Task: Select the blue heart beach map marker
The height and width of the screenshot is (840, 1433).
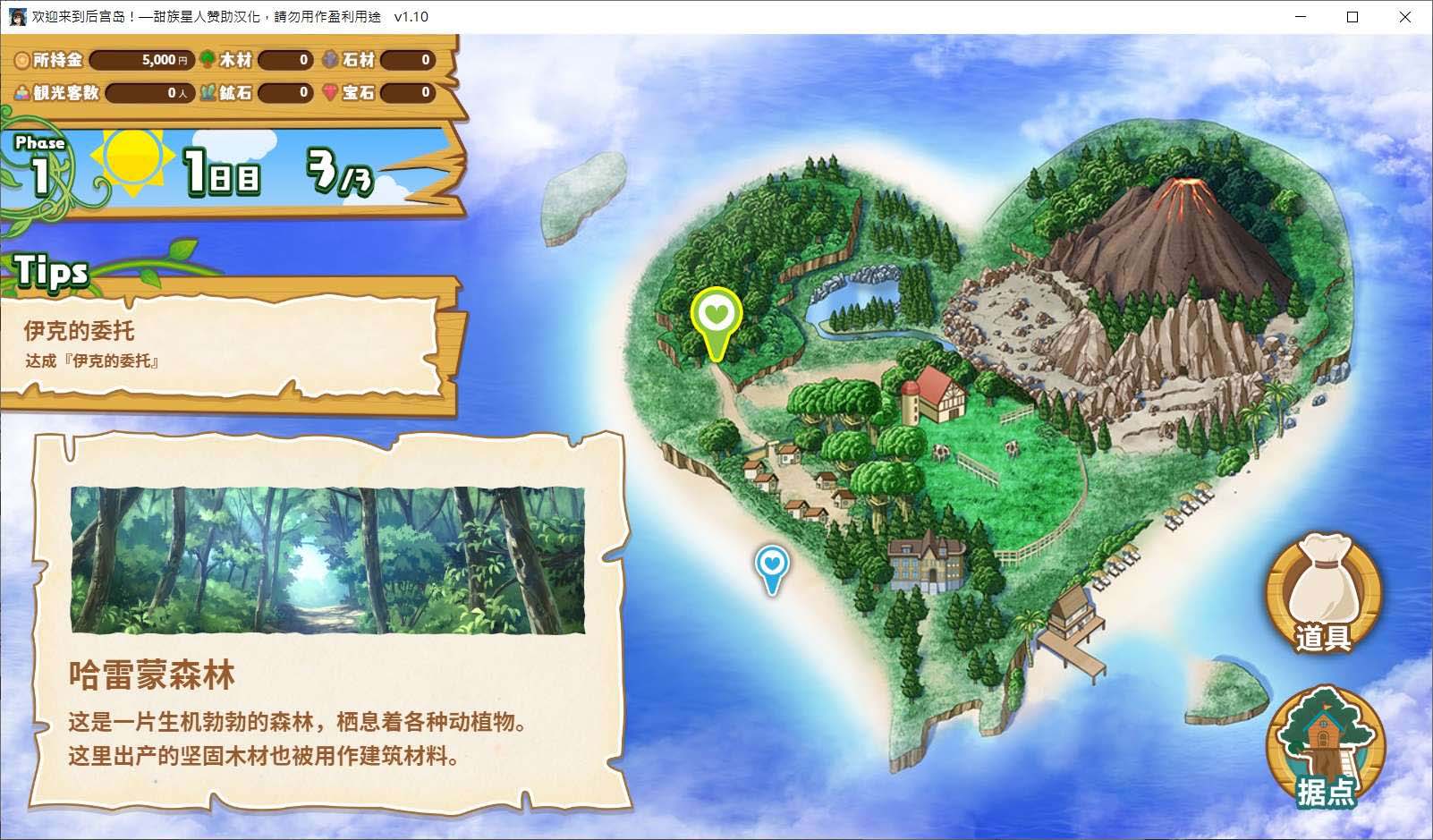Action: [771, 567]
